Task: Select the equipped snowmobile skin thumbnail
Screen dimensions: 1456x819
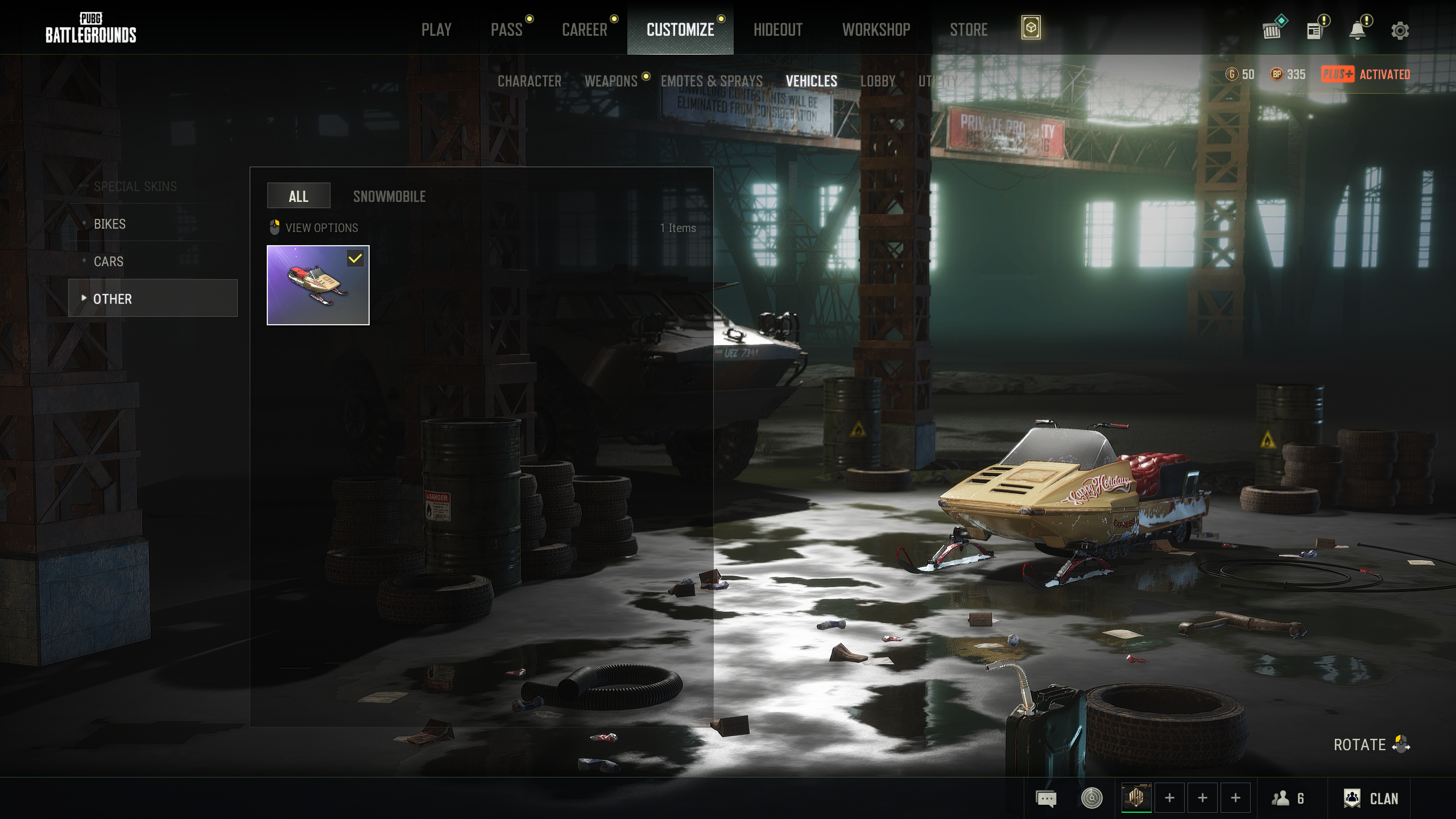Action: (x=318, y=285)
